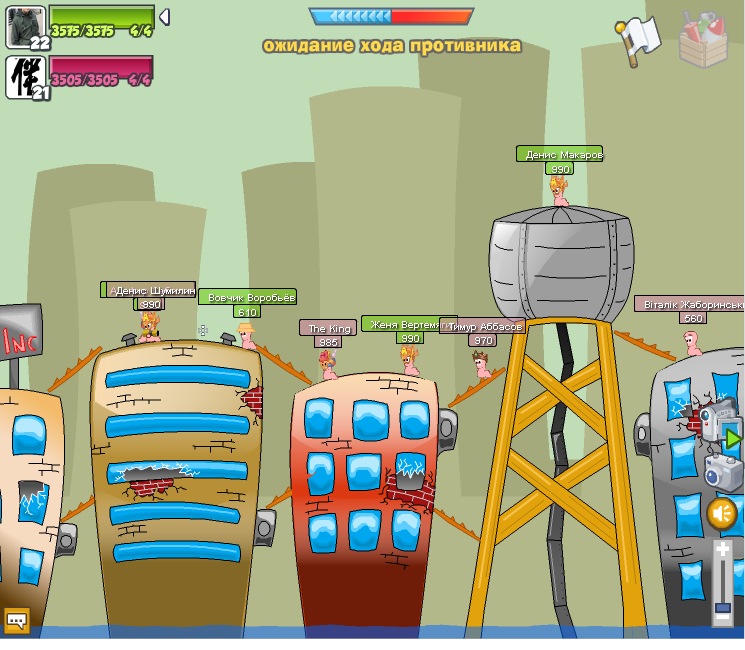Click the plus at the zoom slider top
This screenshot has height=650, width=745.
[723, 550]
